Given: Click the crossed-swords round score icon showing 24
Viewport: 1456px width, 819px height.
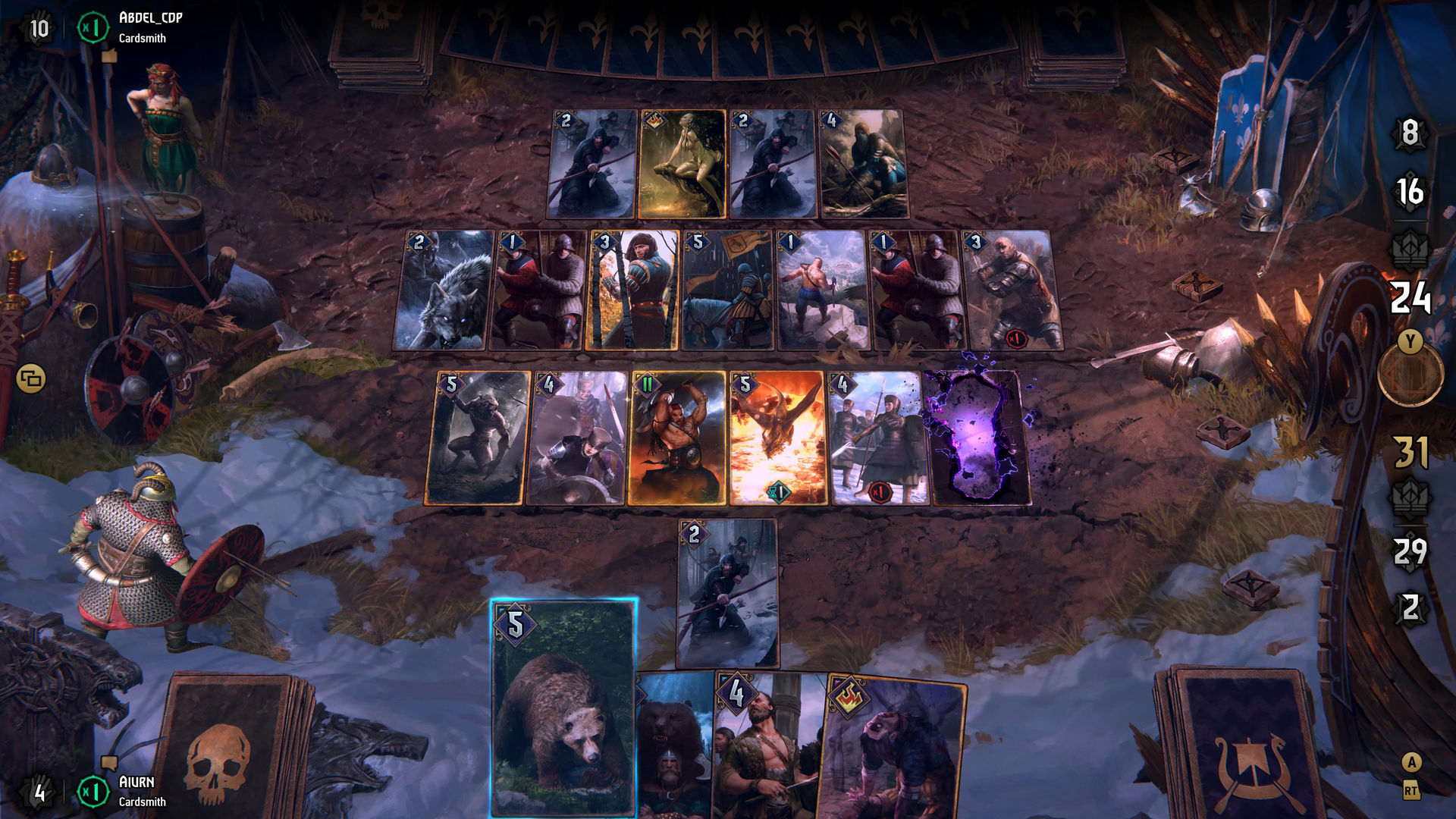Looking at the screenshot, I should [1411, 302].
